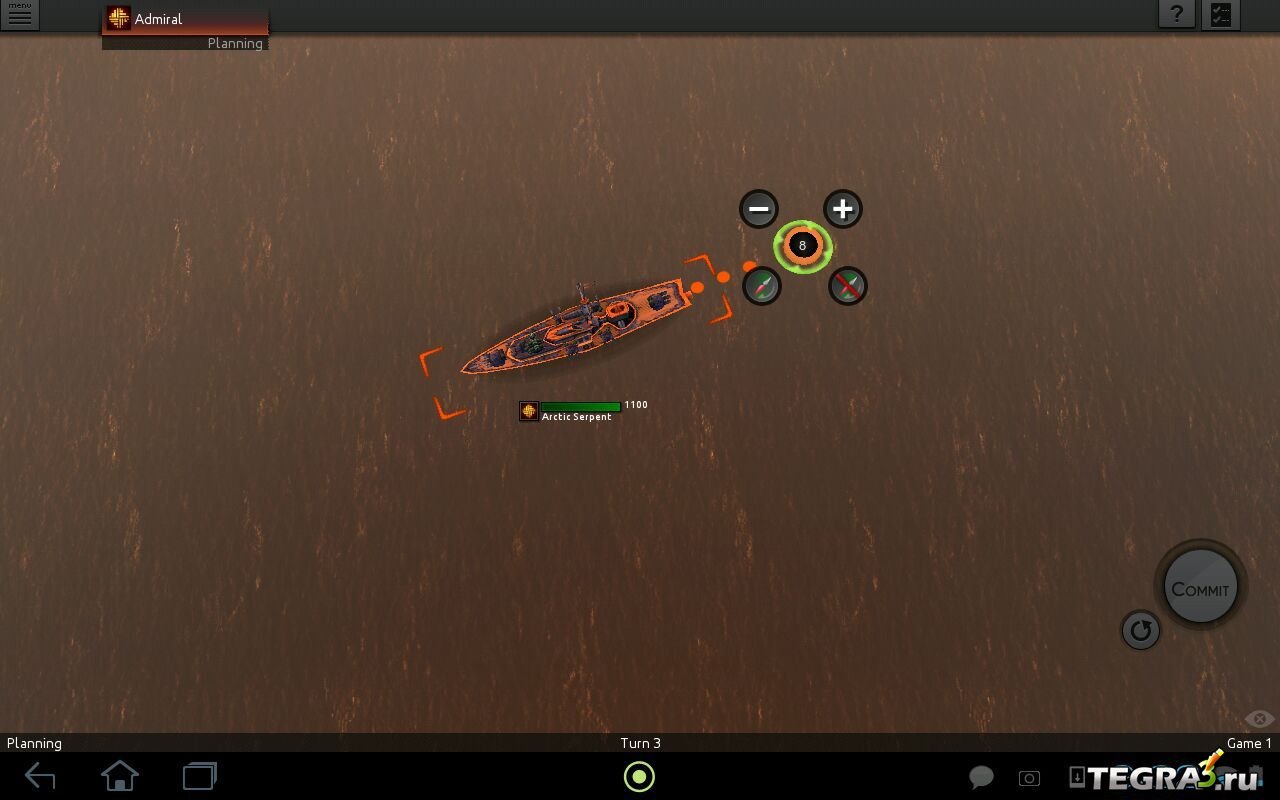Viewport: 1280px width, 800px height.
Task: Reset orders with the circular arrow button
Action: click(1140, 630)
